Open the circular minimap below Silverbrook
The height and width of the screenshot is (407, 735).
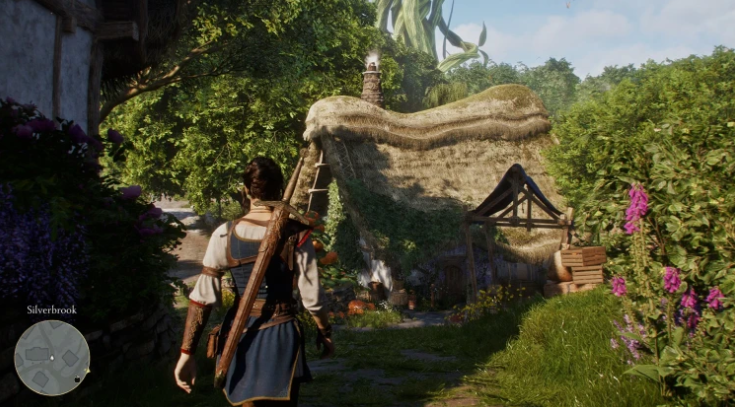(51, 357)
